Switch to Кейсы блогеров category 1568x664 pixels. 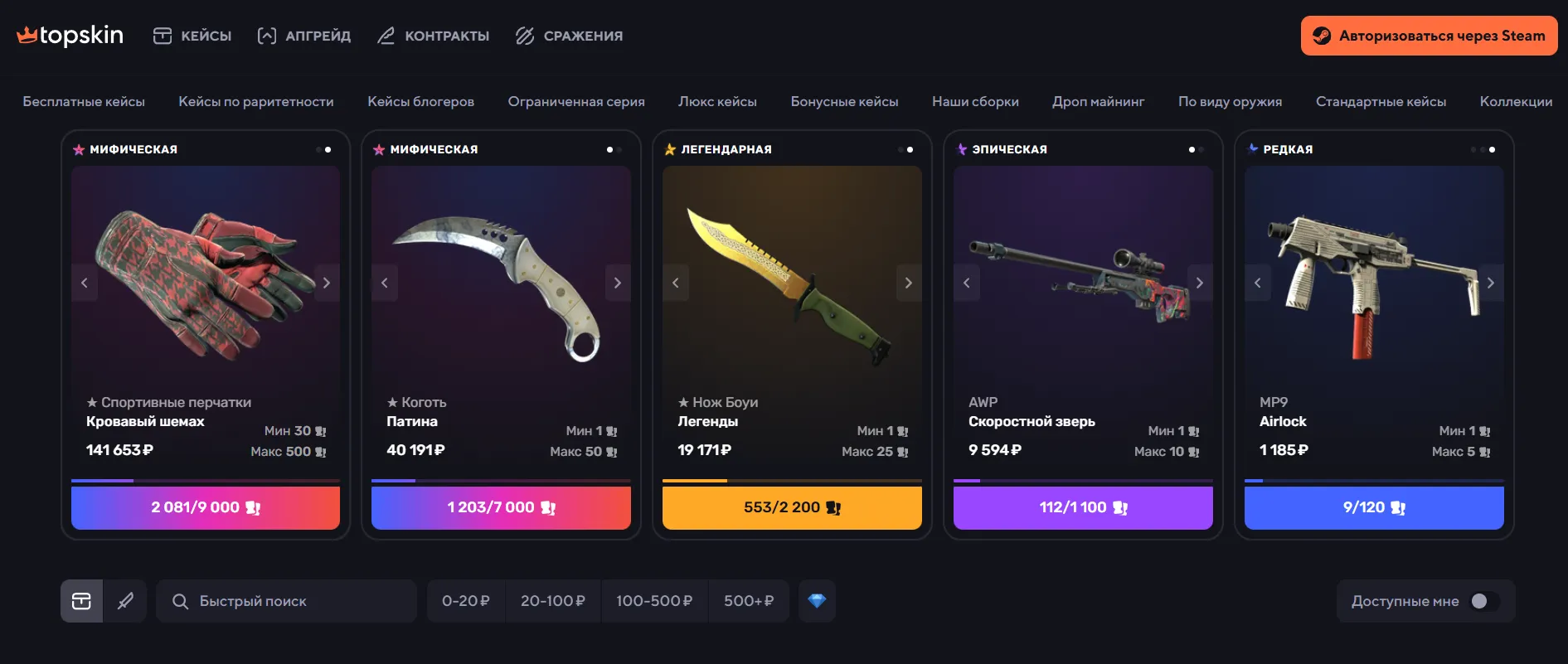pyautogui.click(x=420, y=101)
